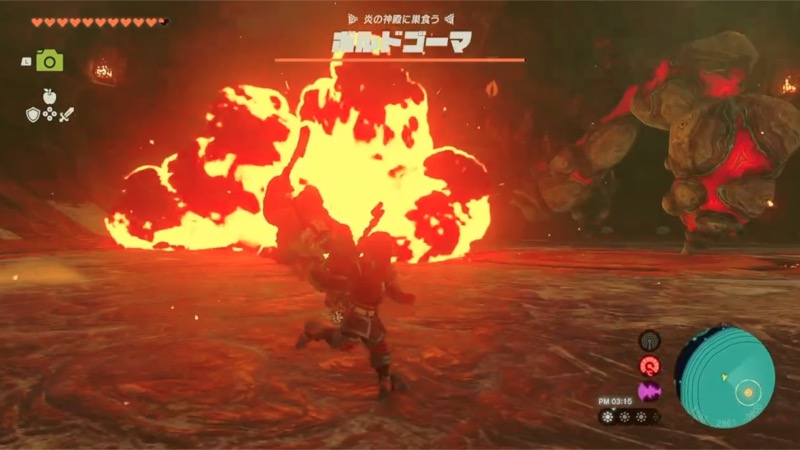Screen dimensions: 800x450
Task: Select the red temperature gauge icon
Action: tap(648, 365)
